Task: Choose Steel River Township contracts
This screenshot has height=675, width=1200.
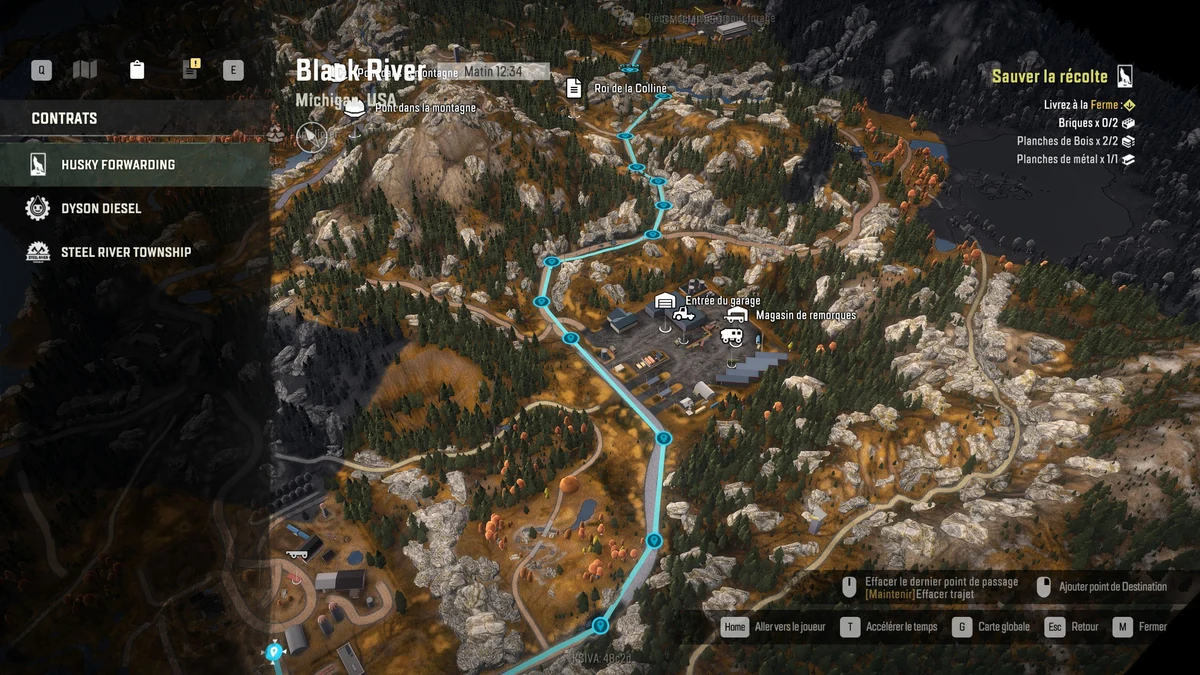Action: pos(125,252)
